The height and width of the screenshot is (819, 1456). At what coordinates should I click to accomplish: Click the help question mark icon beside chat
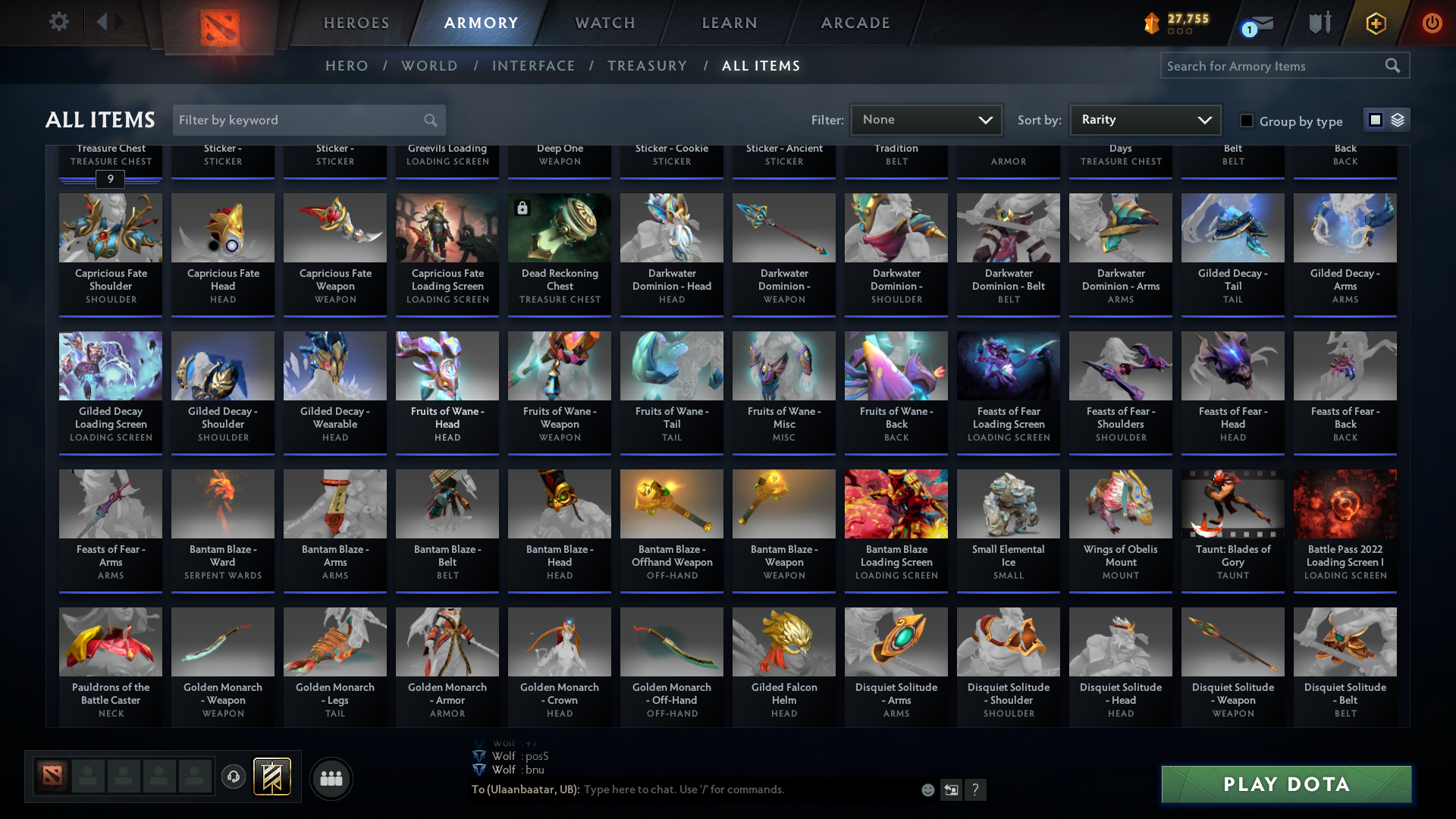pos(976,789)
